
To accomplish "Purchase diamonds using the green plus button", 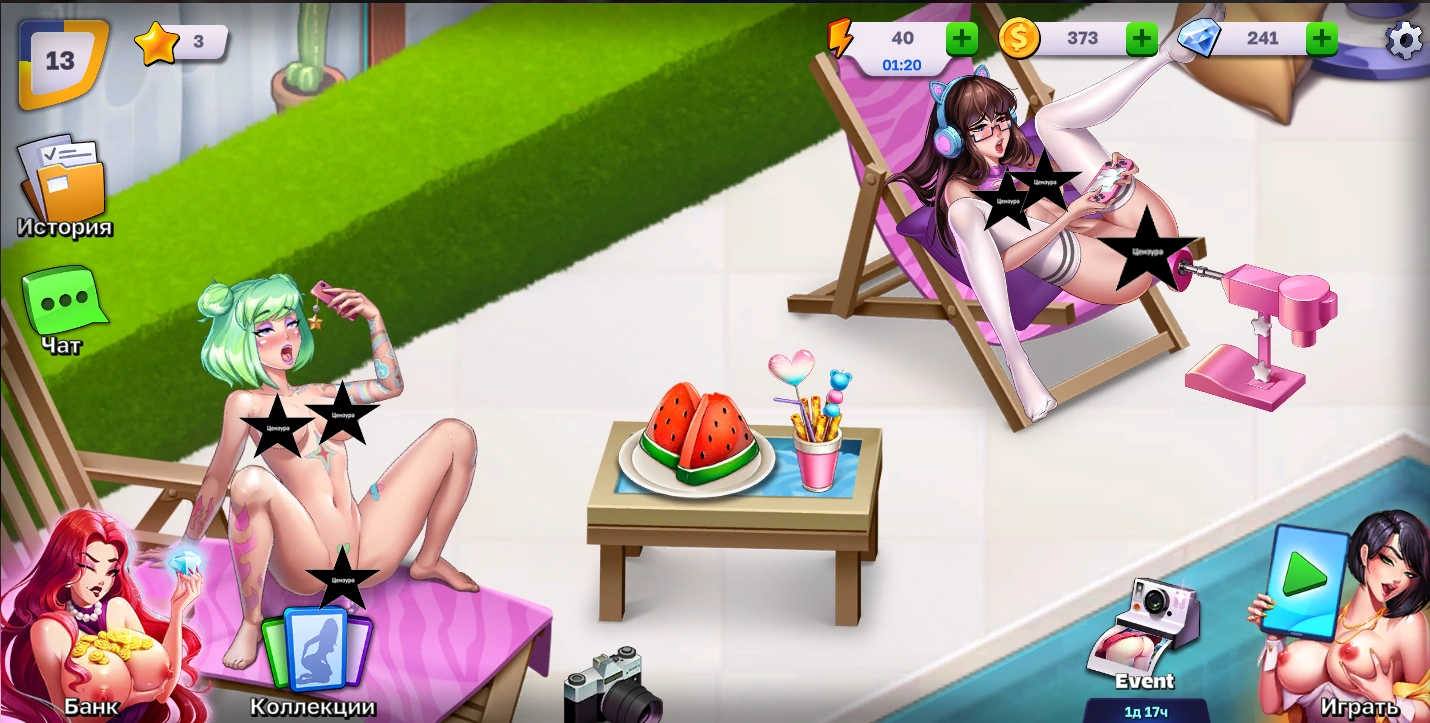I will pyautogui.click(x=1321, y=39).
